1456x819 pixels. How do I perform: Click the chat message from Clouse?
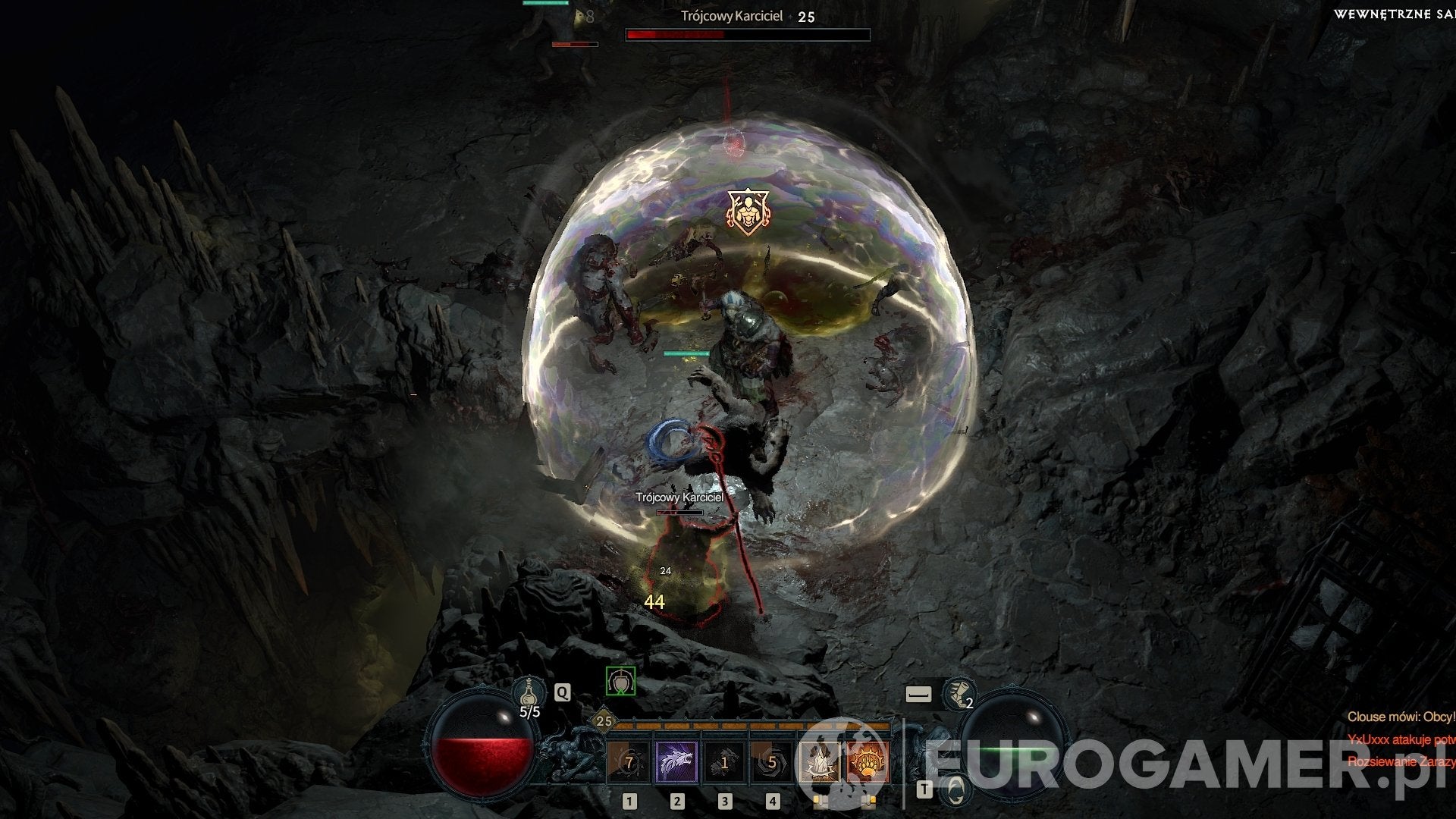(1401, 717)
